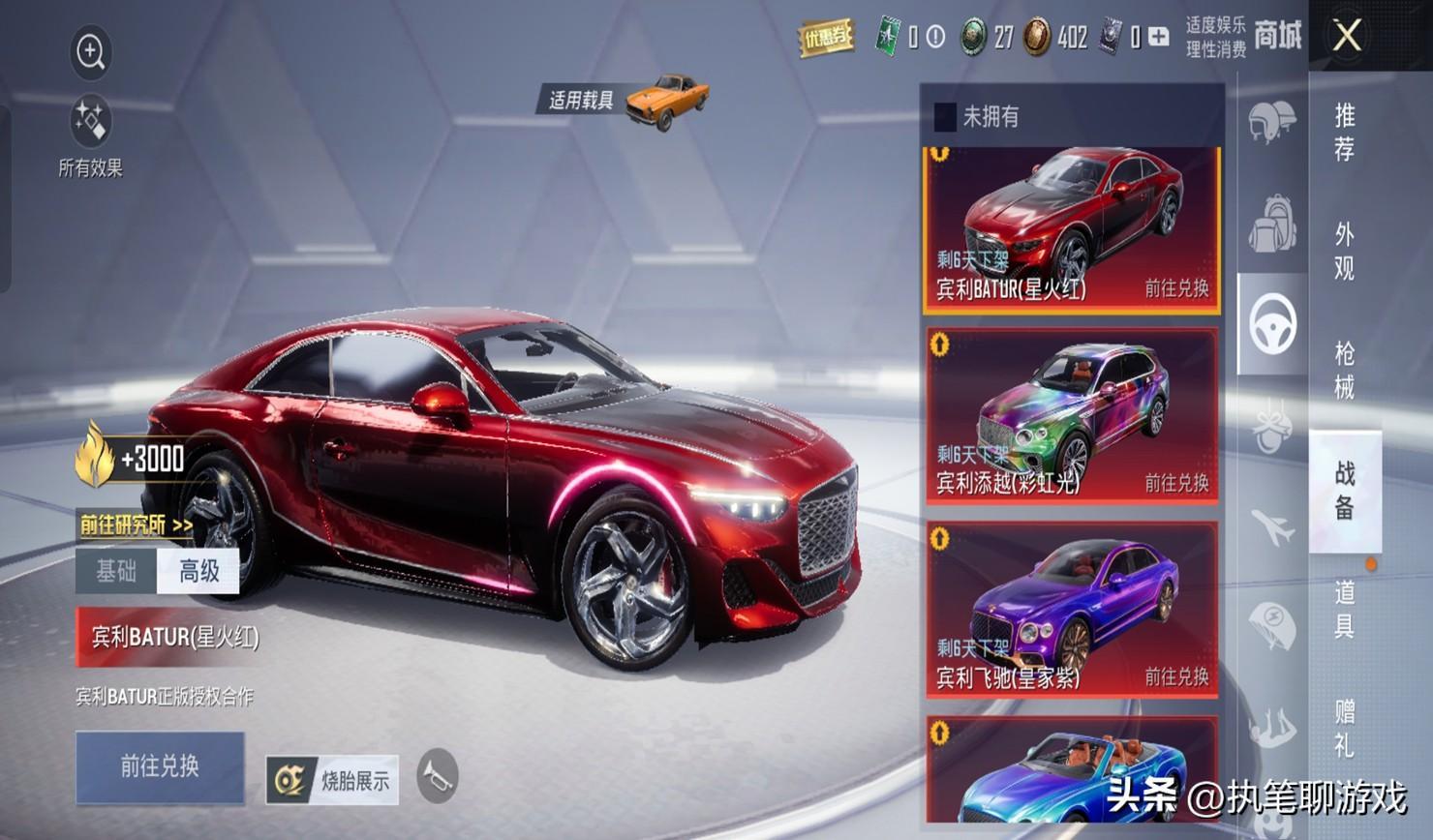
Task: Go to the 道具 items tab
Action: pos(1344,609)
